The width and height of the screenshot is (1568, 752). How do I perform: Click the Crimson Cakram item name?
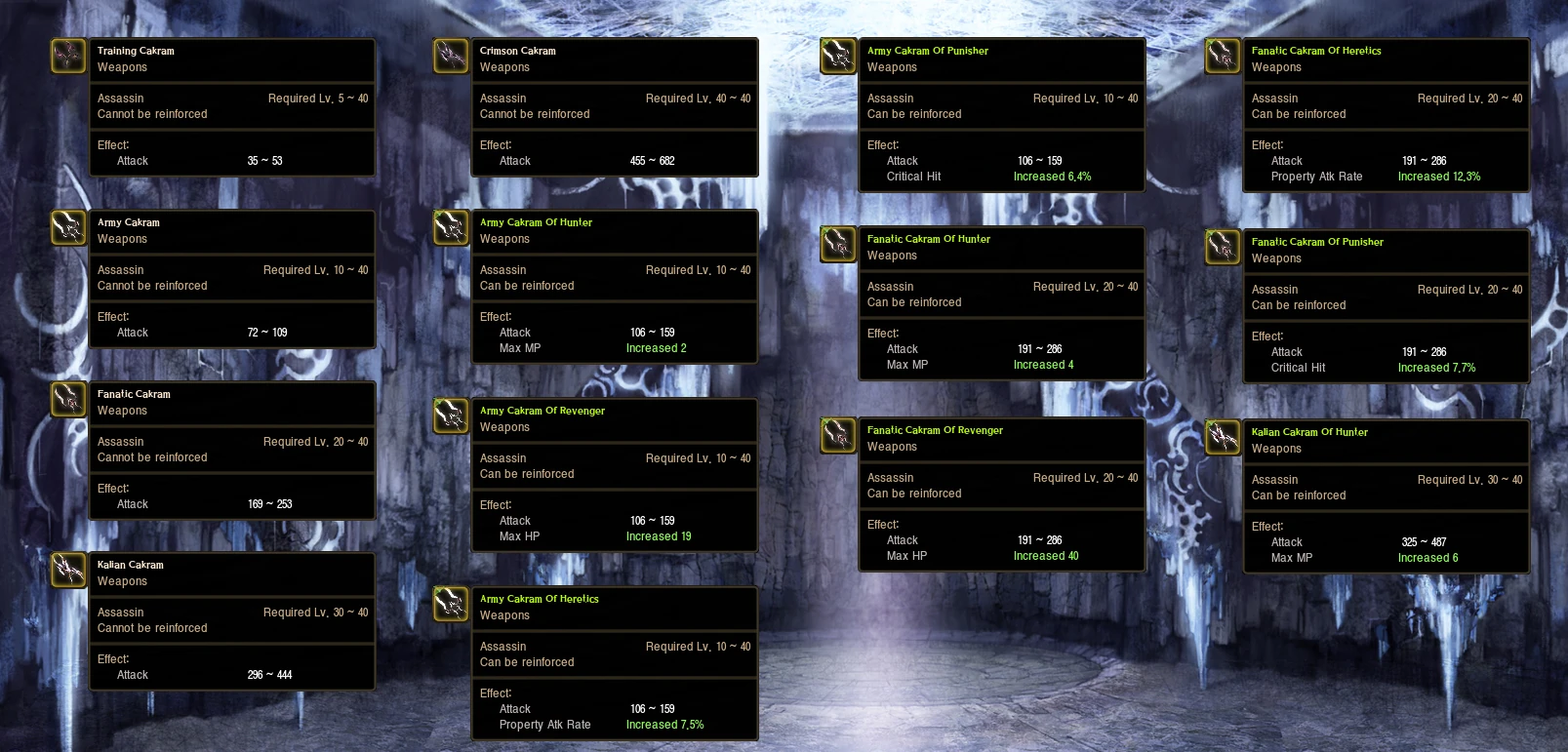tap(516, 50)
